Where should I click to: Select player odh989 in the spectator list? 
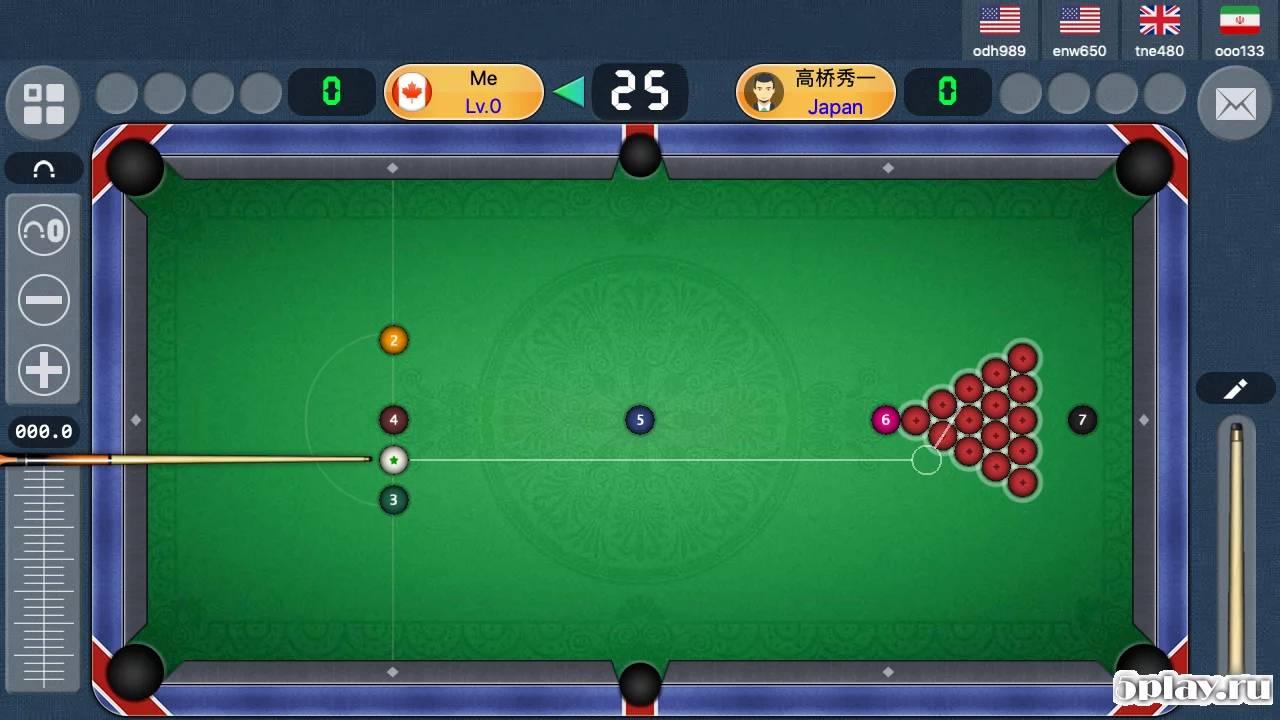pyautogui.click(x=999, y=31)
